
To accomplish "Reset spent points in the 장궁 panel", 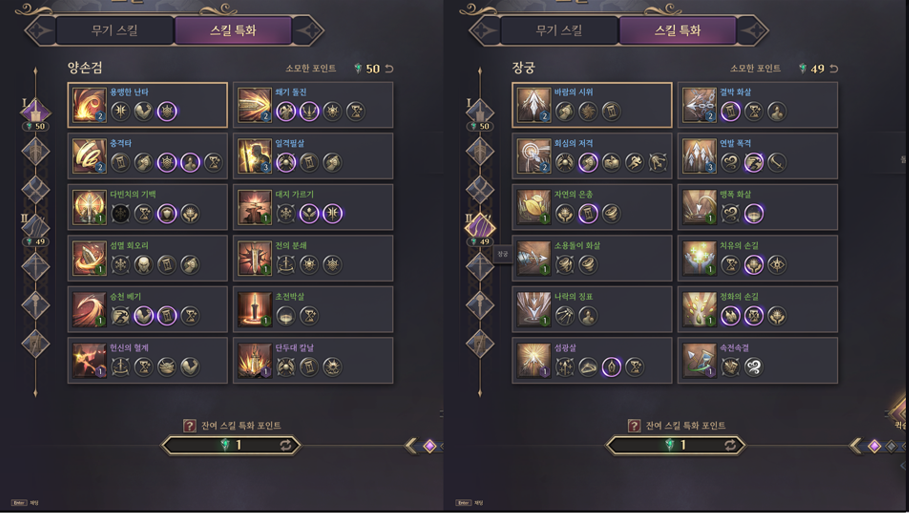I will [833, 69].
